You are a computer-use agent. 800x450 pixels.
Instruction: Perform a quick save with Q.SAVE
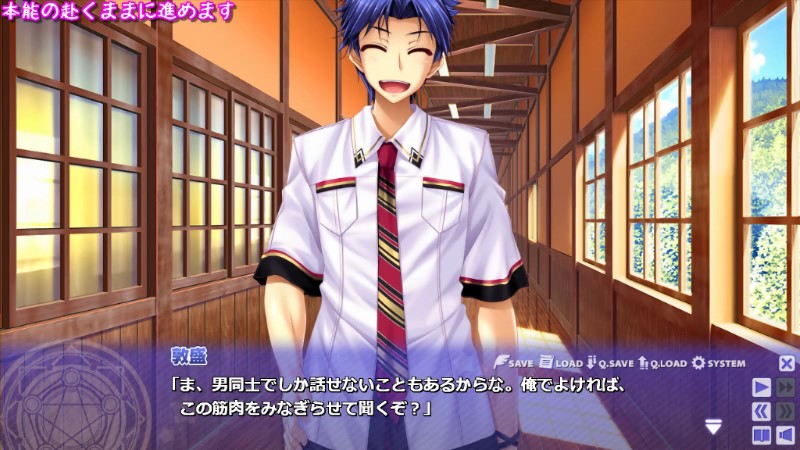tap(611, 363)
